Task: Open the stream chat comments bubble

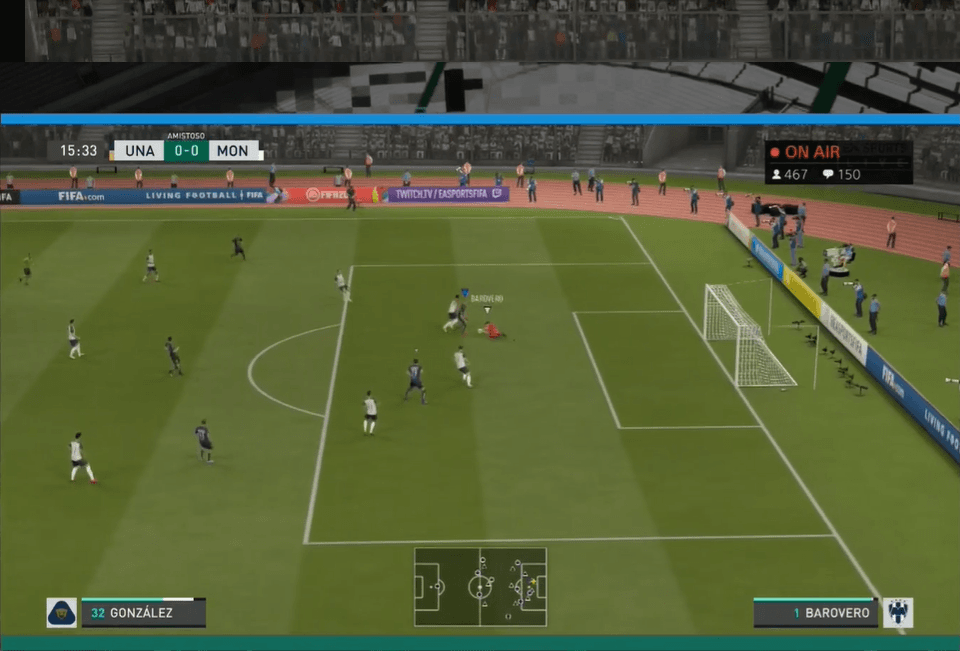Action: [x=828, y=174]
